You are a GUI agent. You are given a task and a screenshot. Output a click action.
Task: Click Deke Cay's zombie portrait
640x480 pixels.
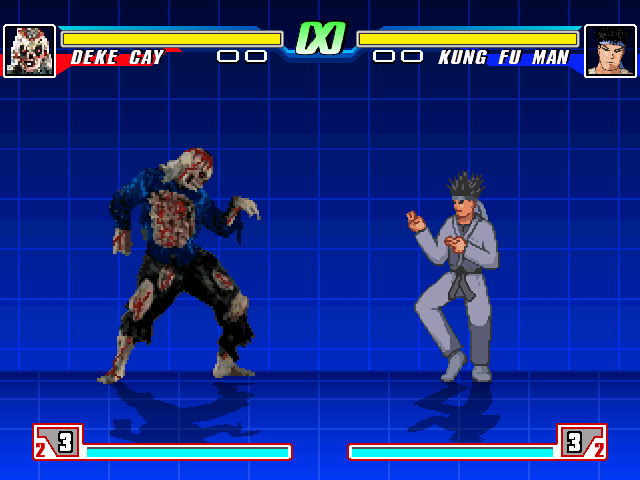pyautogui.click(x=29, y=51)
